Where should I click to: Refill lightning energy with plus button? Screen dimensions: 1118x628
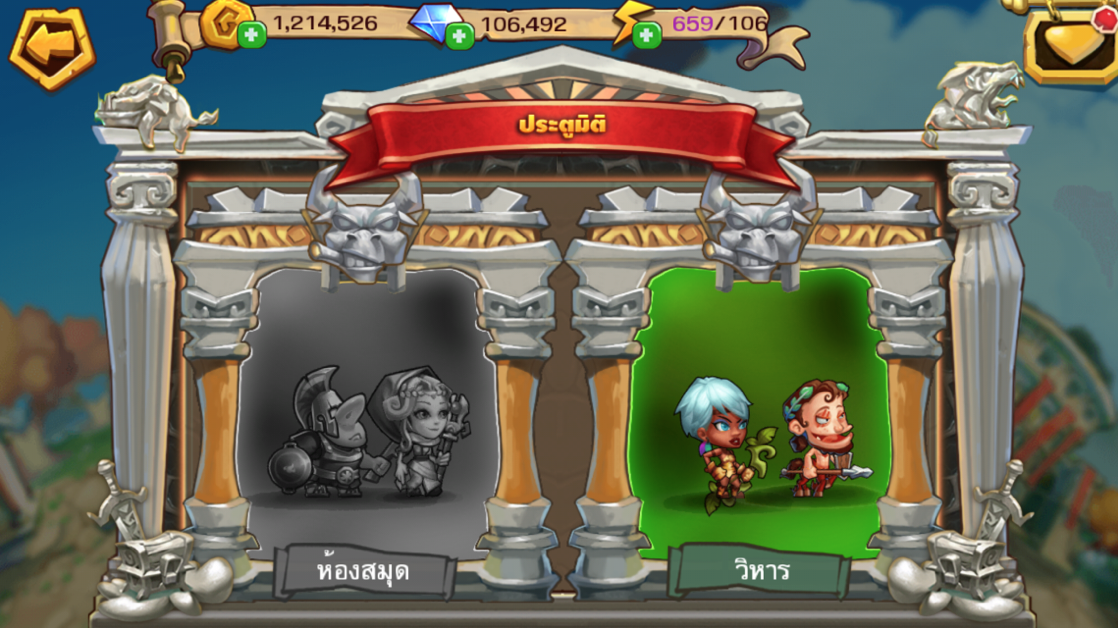tap(646, 36)
